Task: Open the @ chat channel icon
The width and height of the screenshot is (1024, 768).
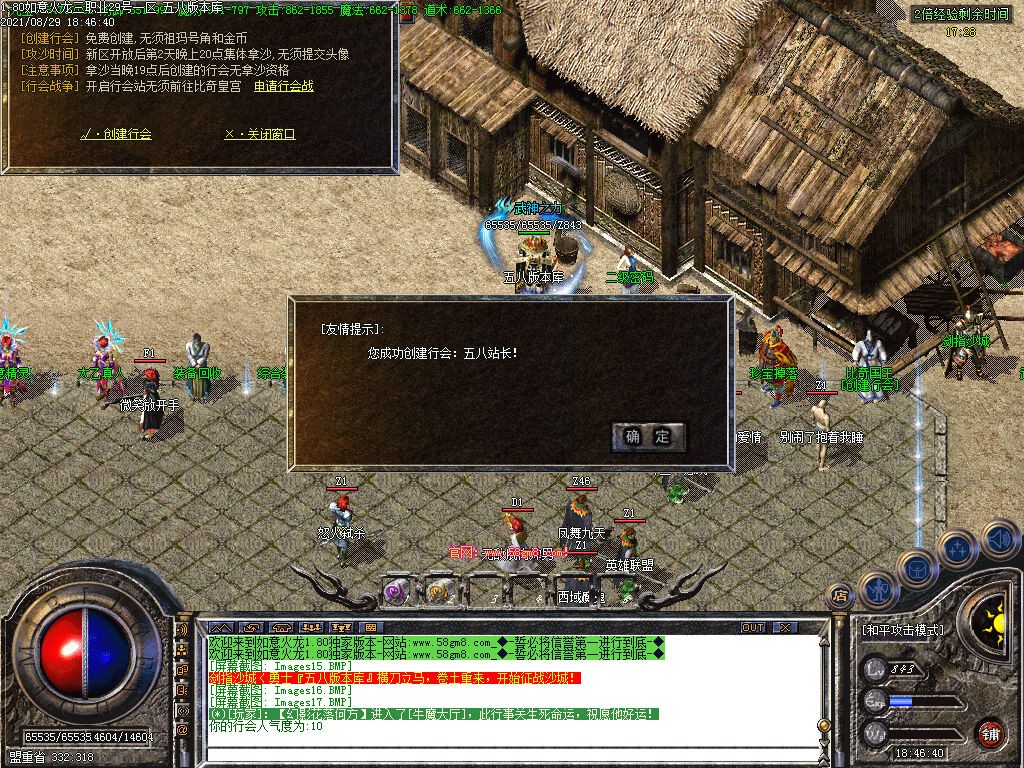Action: pos(183,730)
